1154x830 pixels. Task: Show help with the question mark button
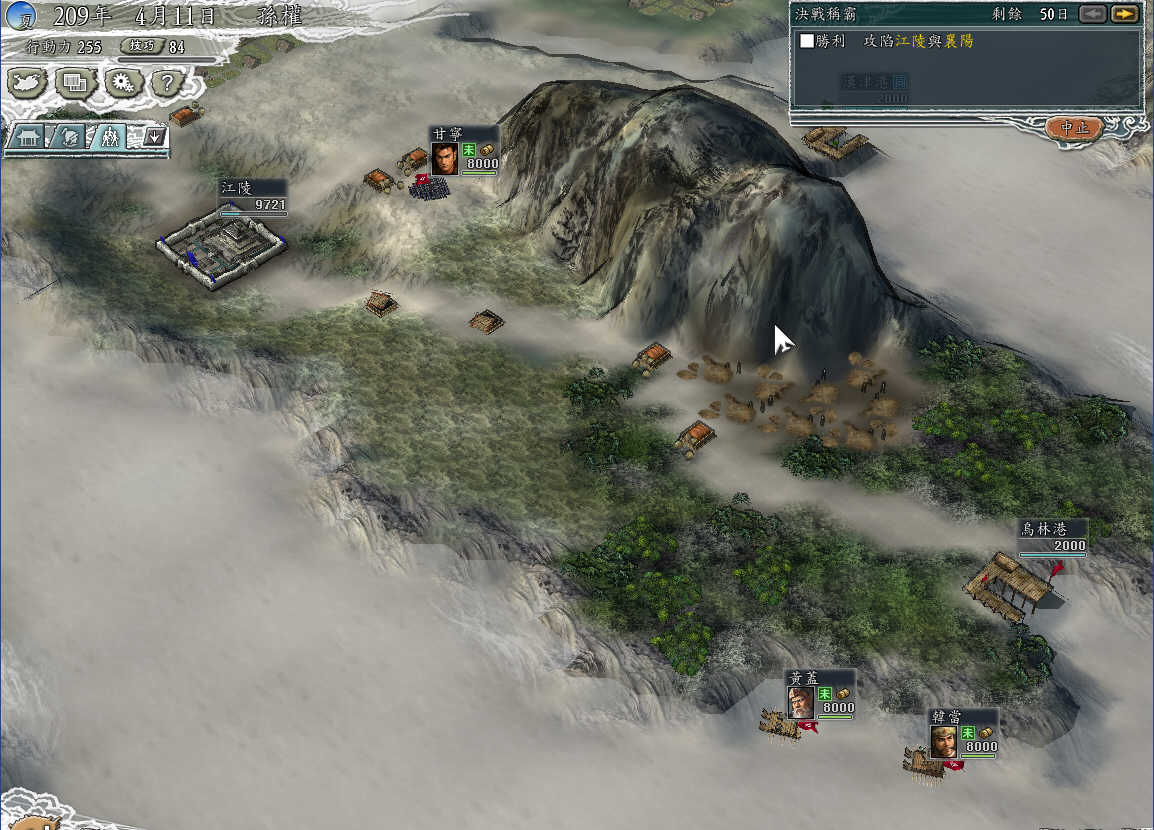[169, 82]
